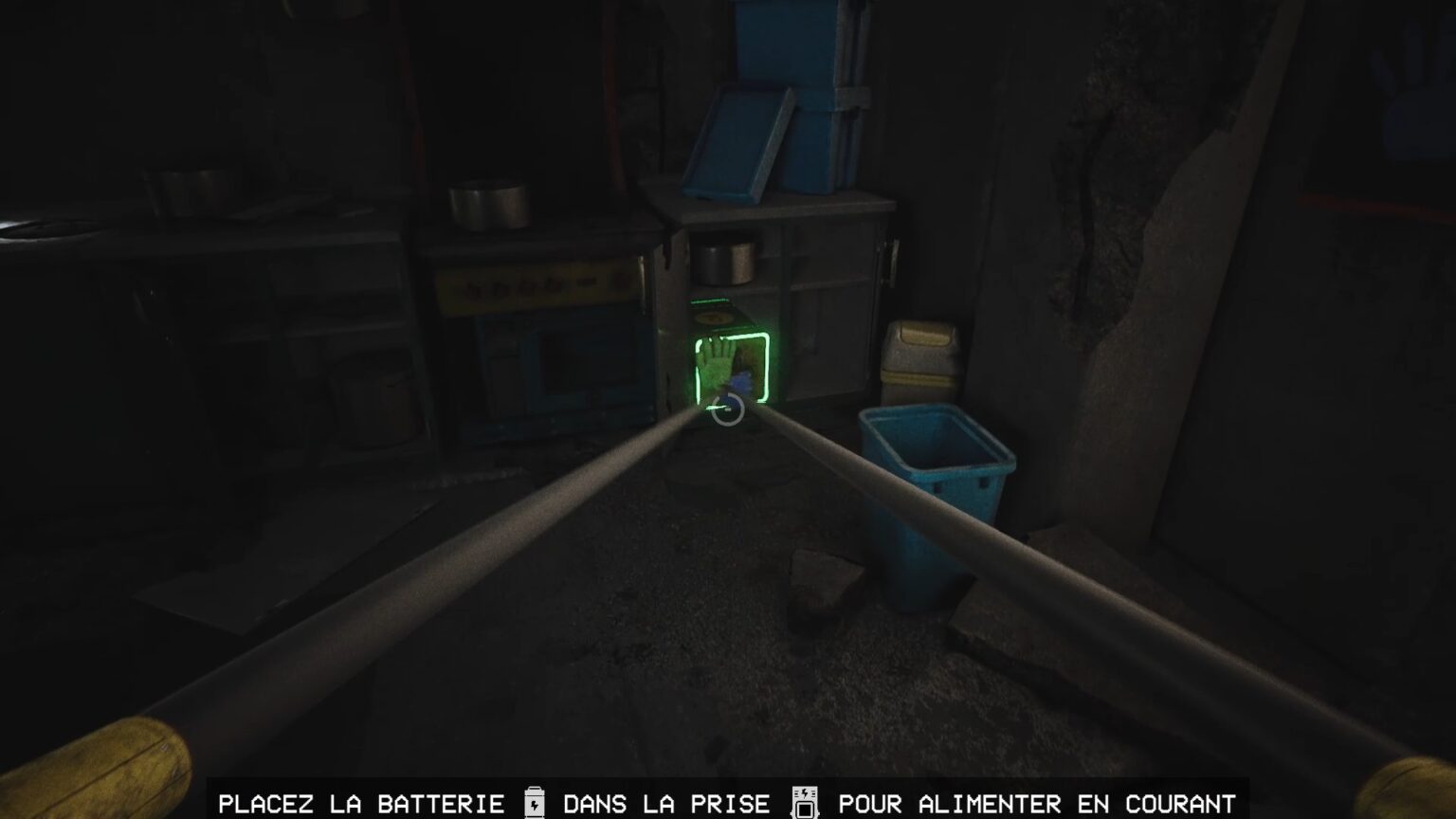This screenshot has width=1456, height=819.
Task: Click the battery icon in the bottom hint bar
Action: point(536,803)
